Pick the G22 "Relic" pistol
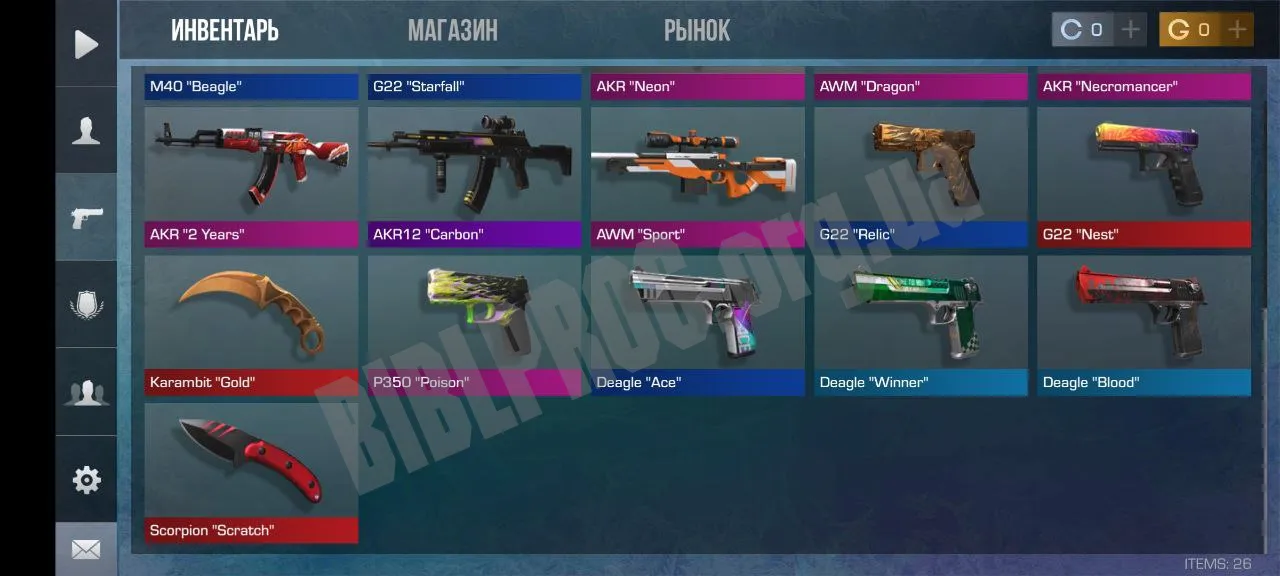Screen dimensions: 1280x576 [x=920, y=176]
